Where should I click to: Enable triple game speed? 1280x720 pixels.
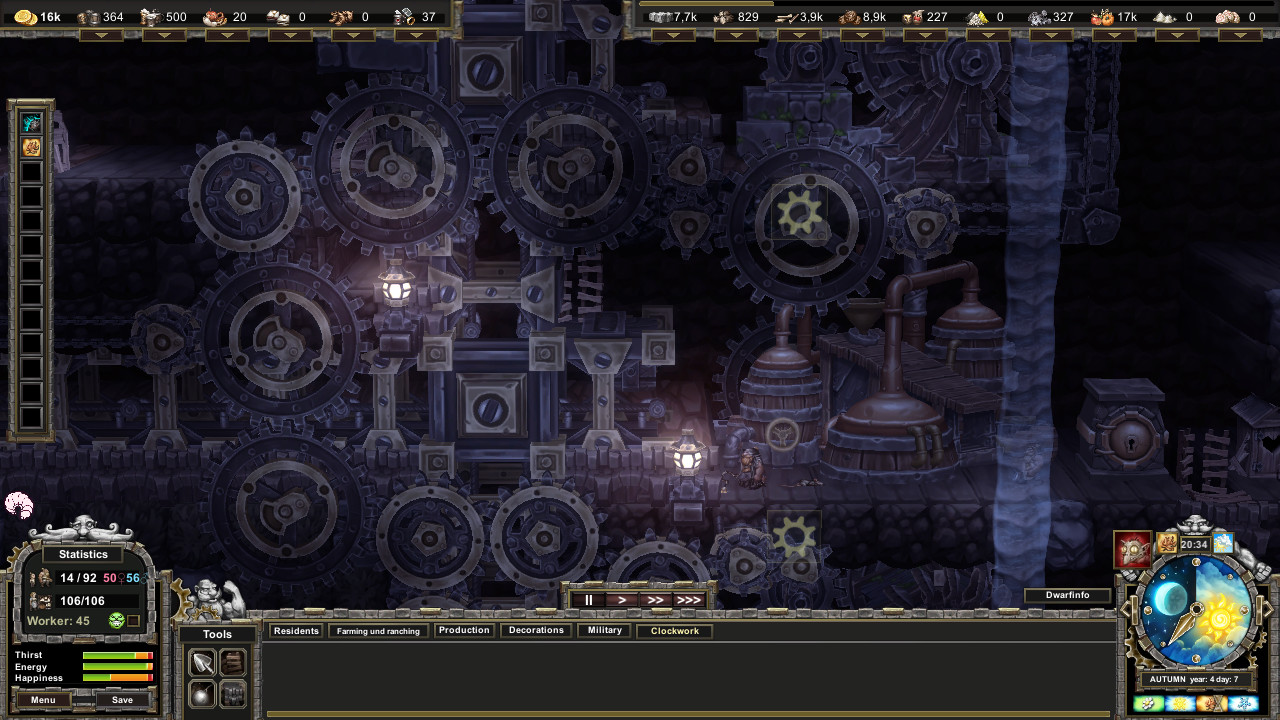tap(688, 599)
